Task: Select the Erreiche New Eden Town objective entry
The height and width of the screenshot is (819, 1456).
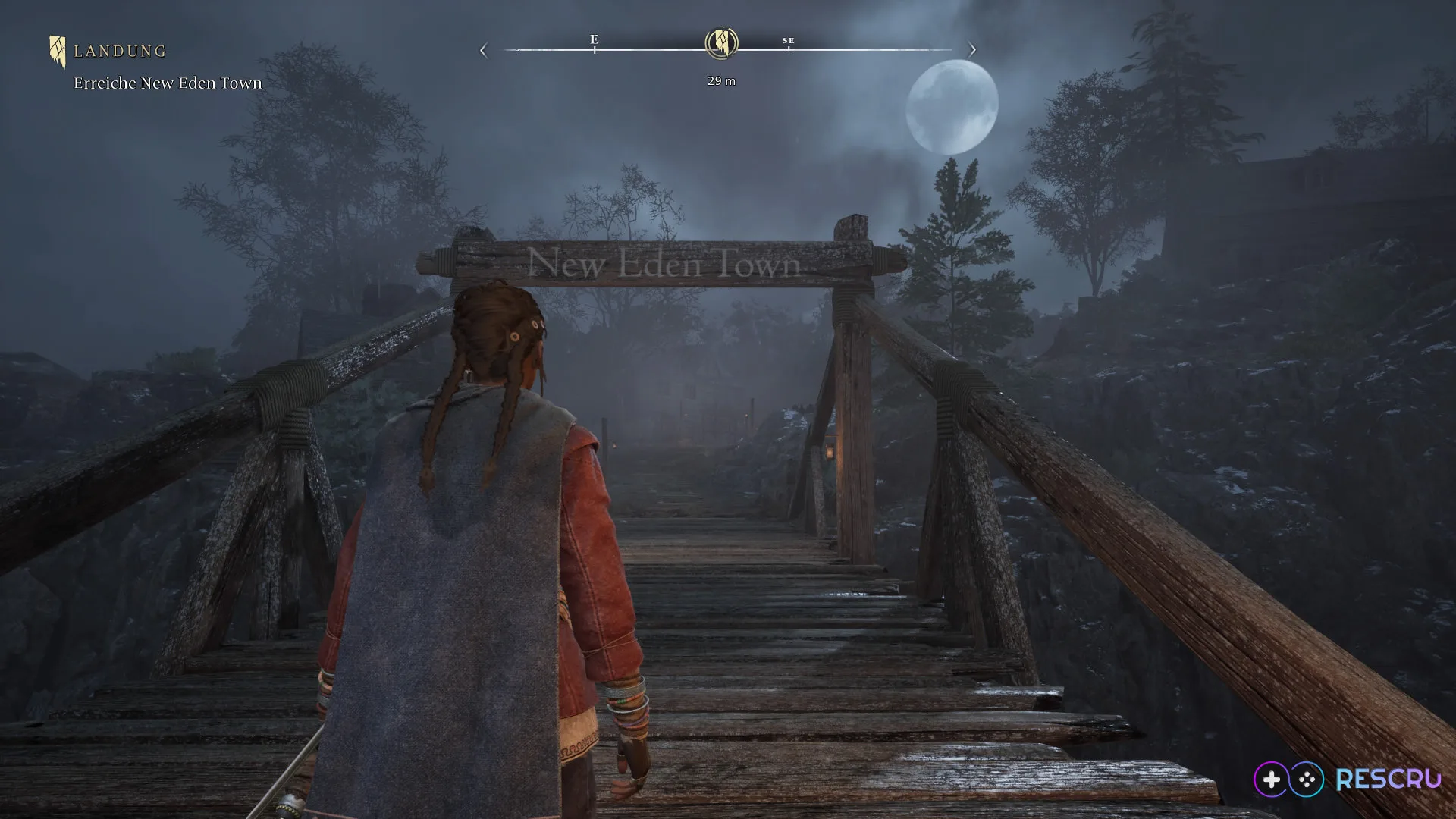Action: pos(166,83)
